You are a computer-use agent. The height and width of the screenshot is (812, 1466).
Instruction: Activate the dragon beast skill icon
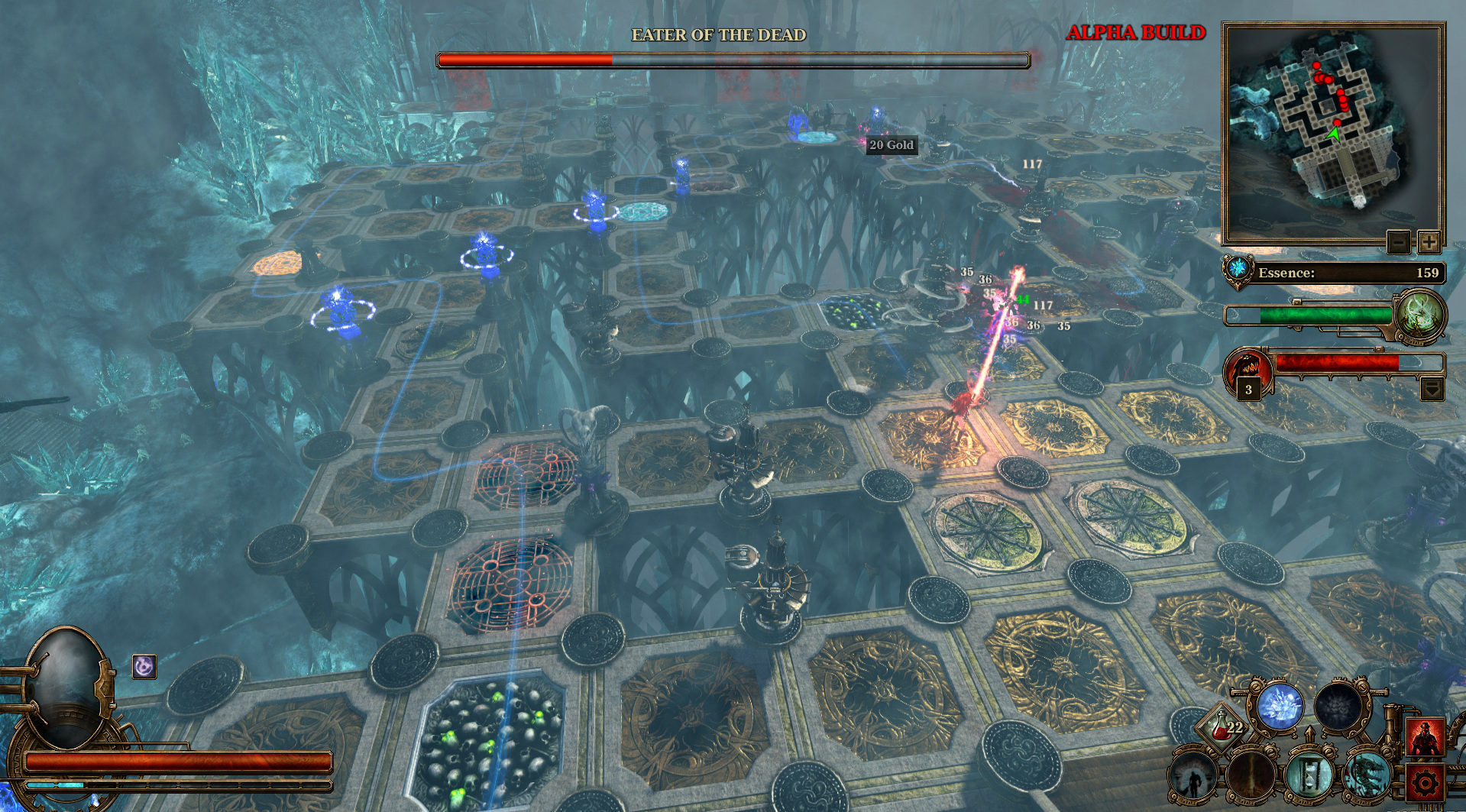click(x=1367, y=777)
